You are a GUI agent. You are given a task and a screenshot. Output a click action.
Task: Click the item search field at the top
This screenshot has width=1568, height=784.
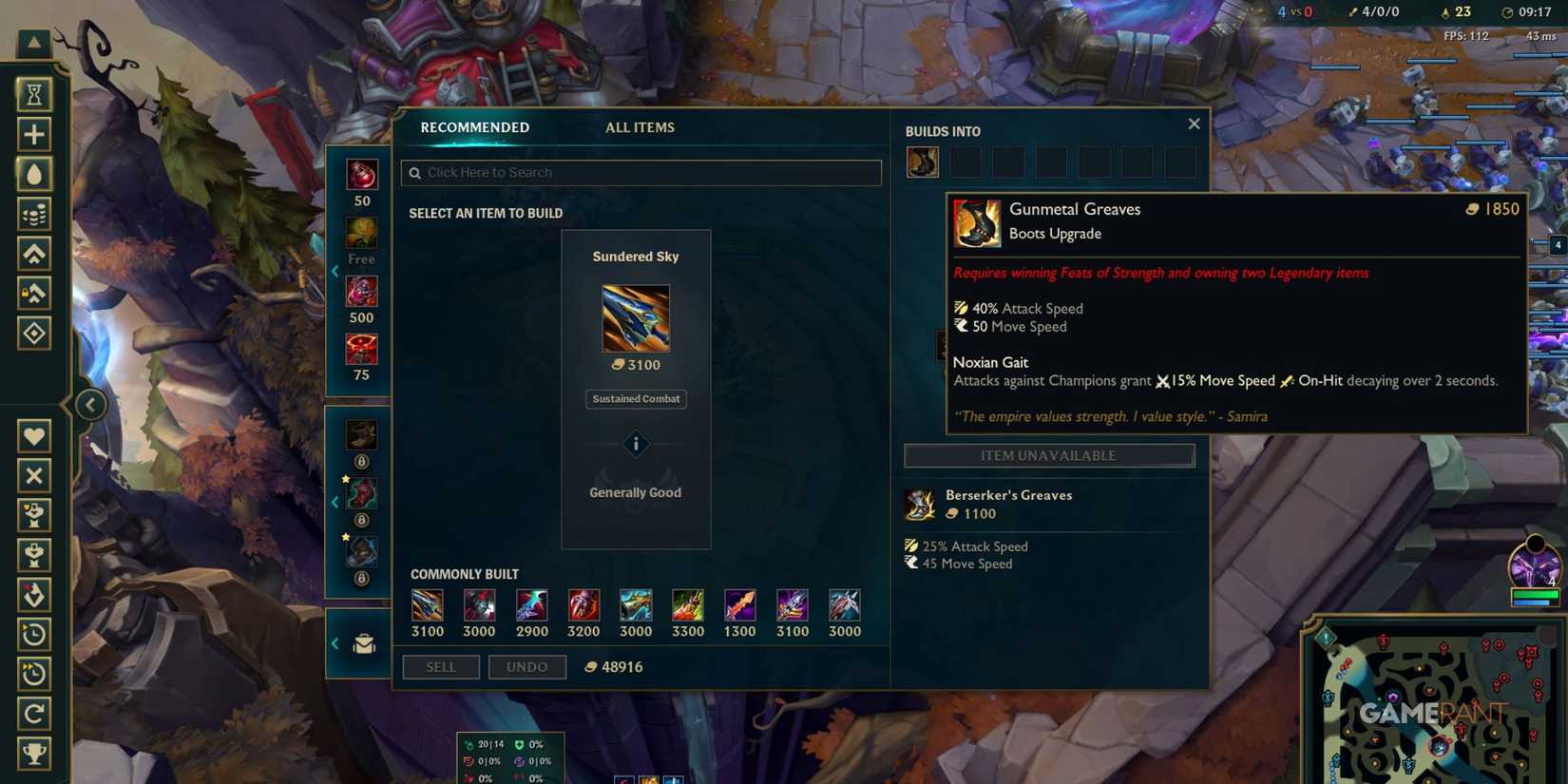coord(640,172)
